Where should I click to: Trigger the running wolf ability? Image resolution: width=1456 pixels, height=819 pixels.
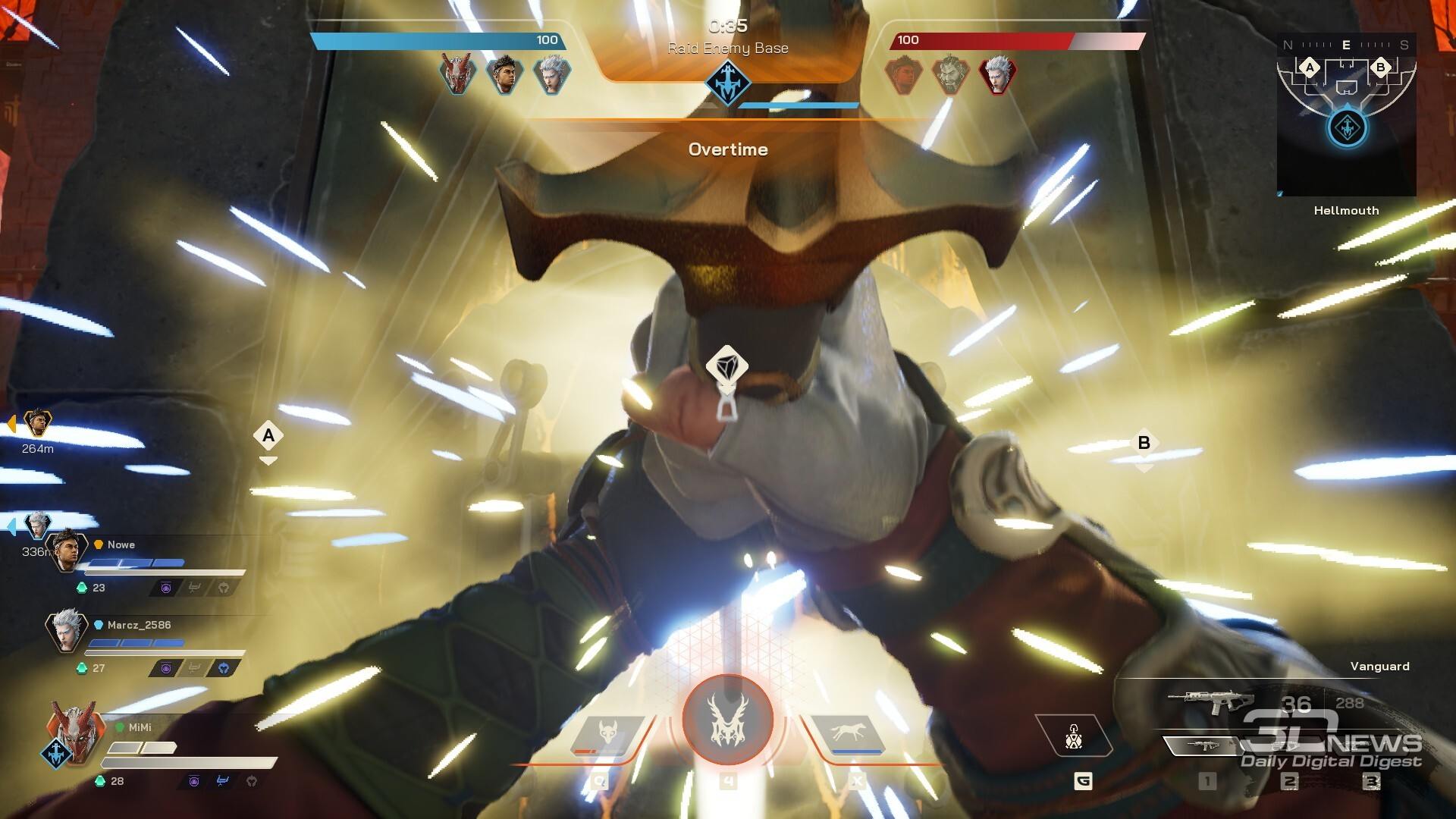[847, 733]
